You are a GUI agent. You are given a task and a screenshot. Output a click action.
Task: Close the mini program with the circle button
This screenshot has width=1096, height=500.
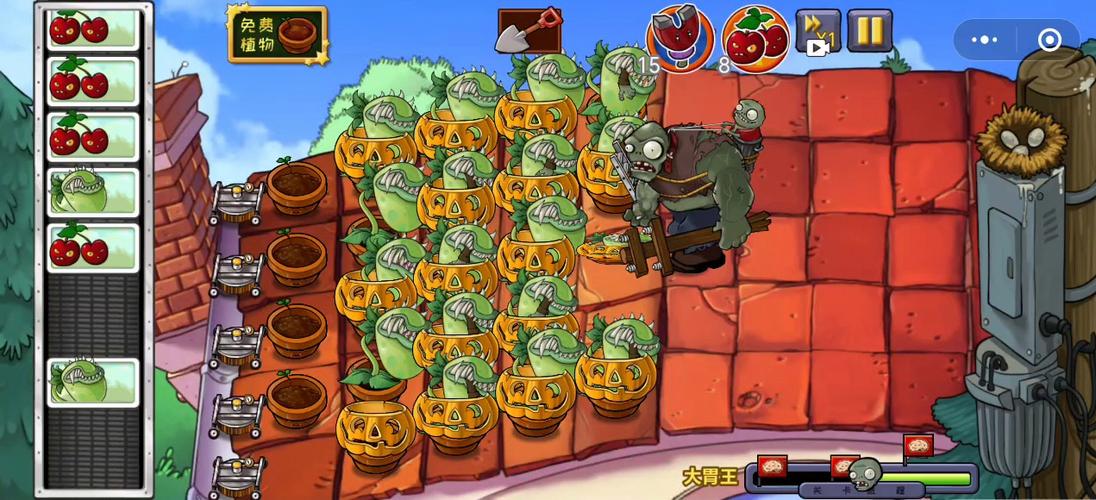point(1049,40)
